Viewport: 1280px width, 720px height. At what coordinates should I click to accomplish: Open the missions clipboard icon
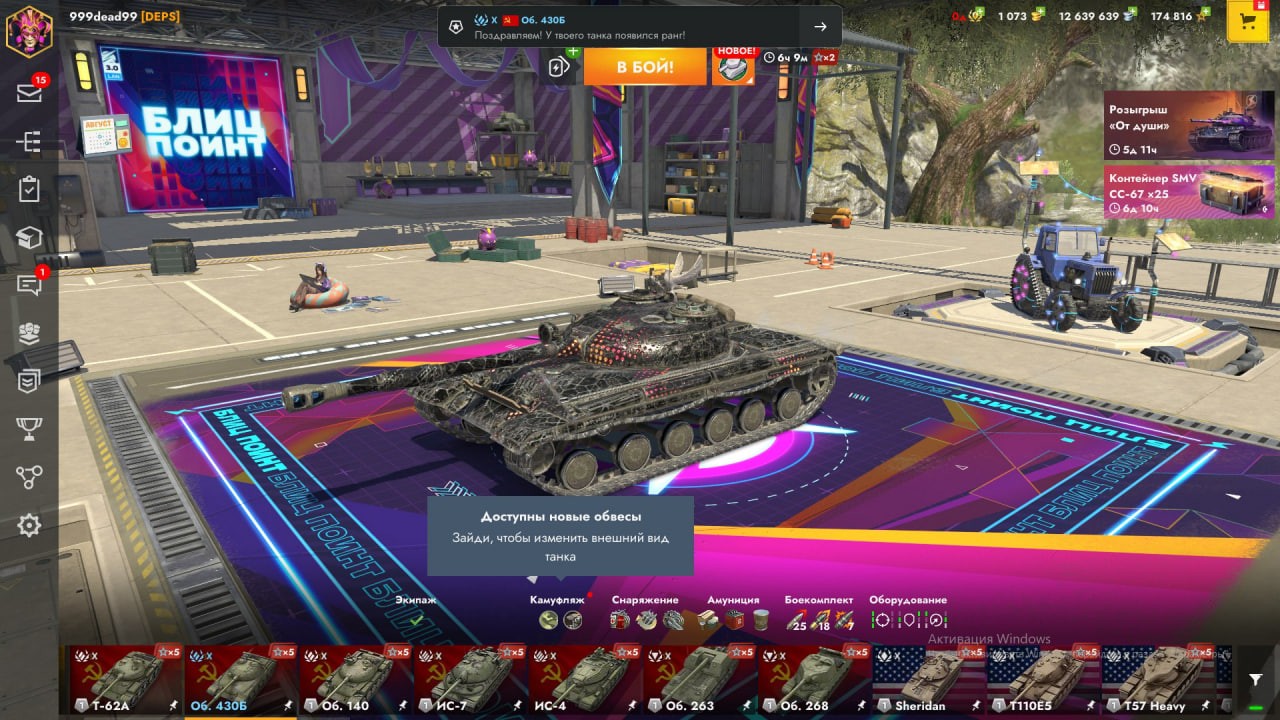pyautogui.click(x=29, y=189)
